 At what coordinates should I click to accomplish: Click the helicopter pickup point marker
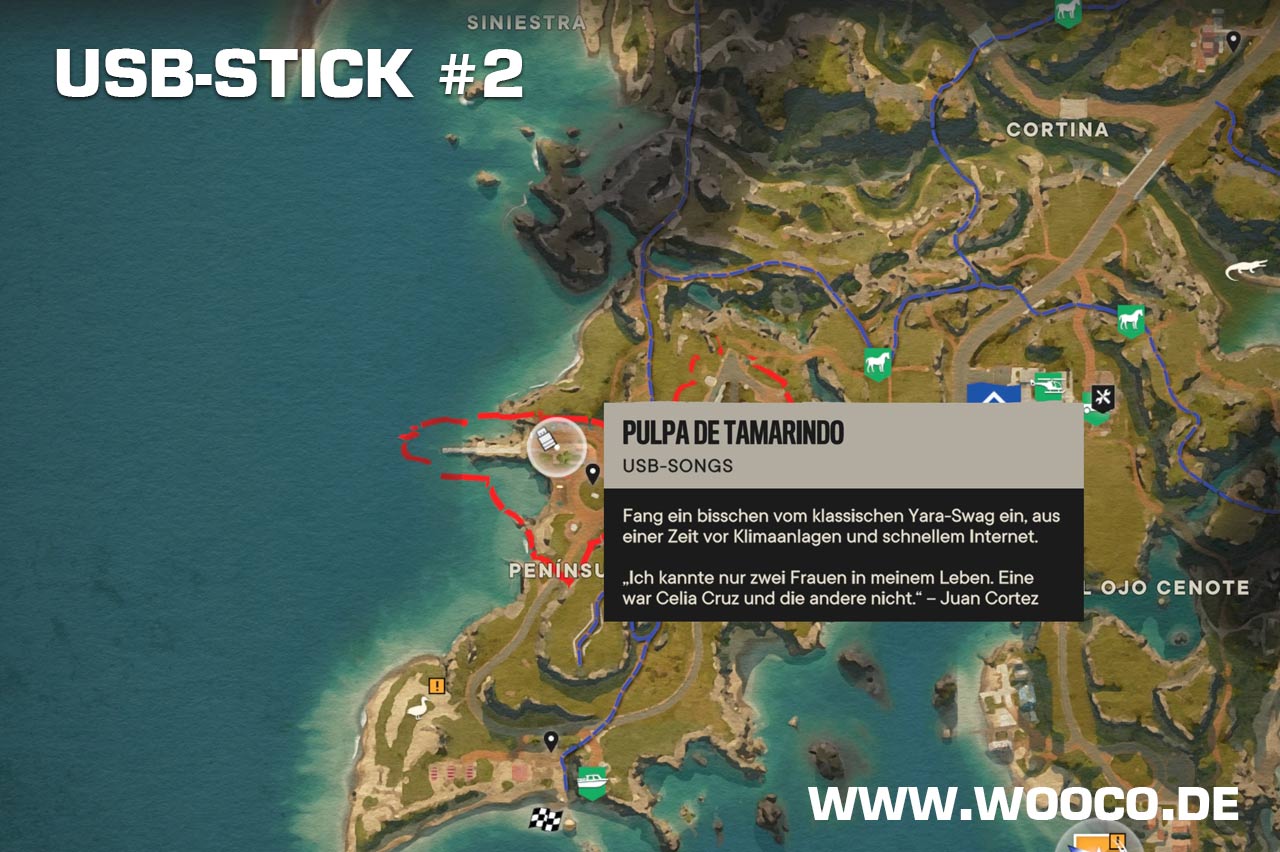click(x=1047, y=384)
